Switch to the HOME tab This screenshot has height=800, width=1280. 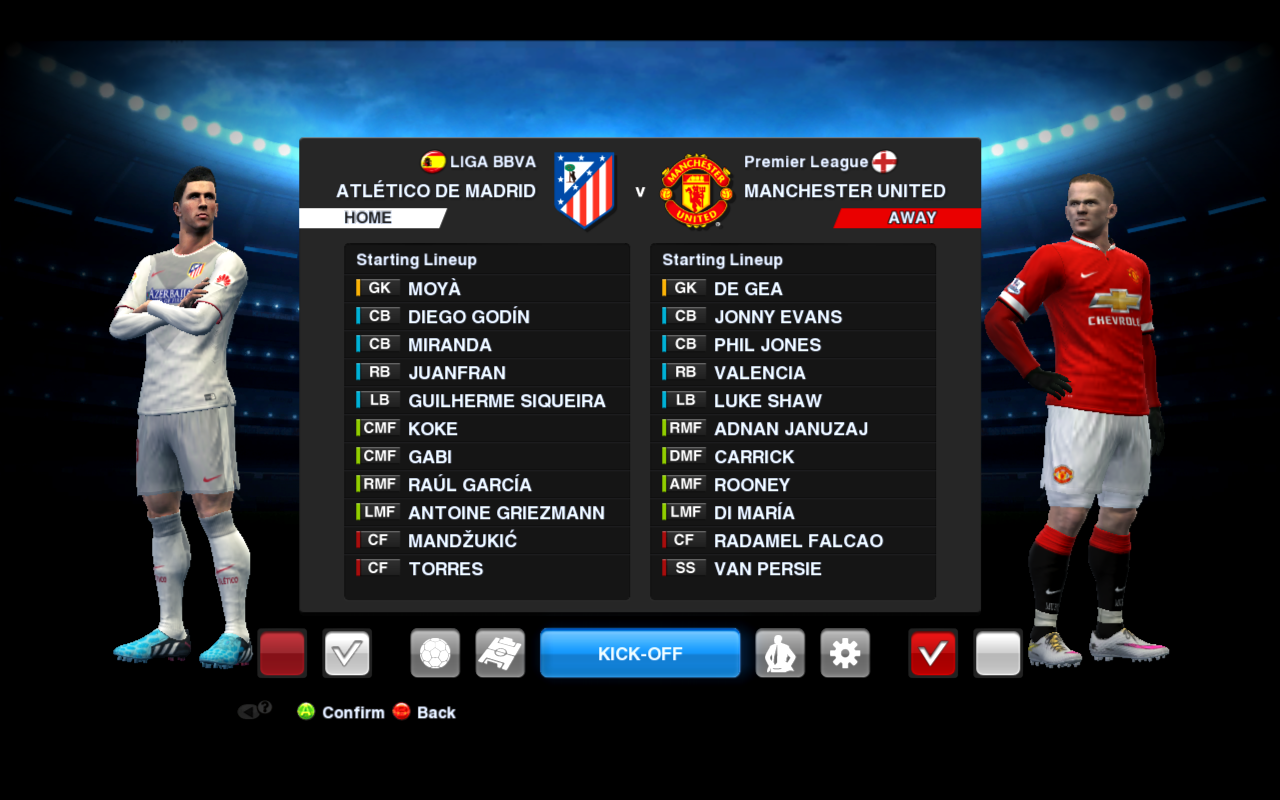(x=369, y=217)
